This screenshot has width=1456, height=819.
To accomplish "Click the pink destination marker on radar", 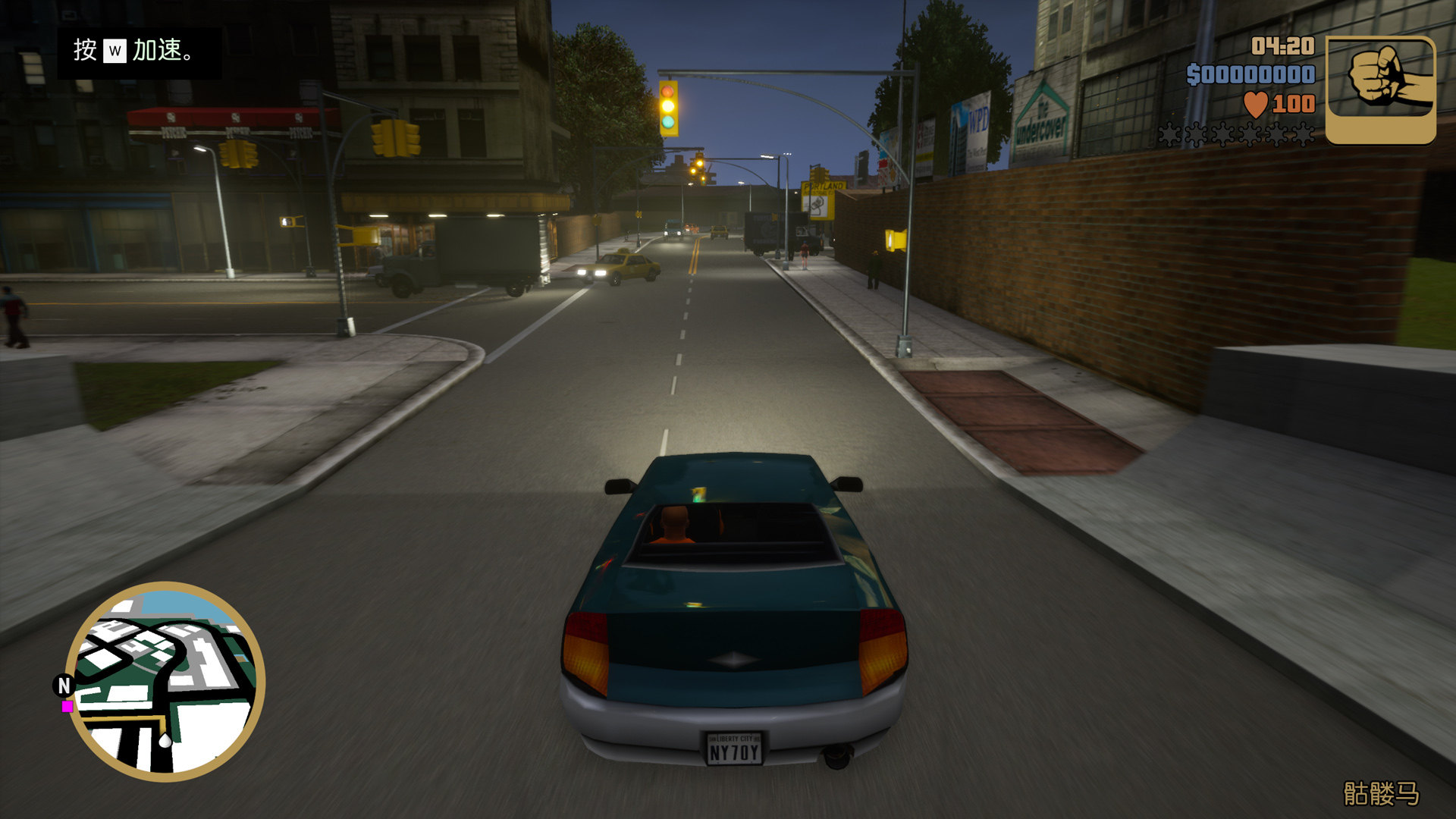I will point(67,707).
